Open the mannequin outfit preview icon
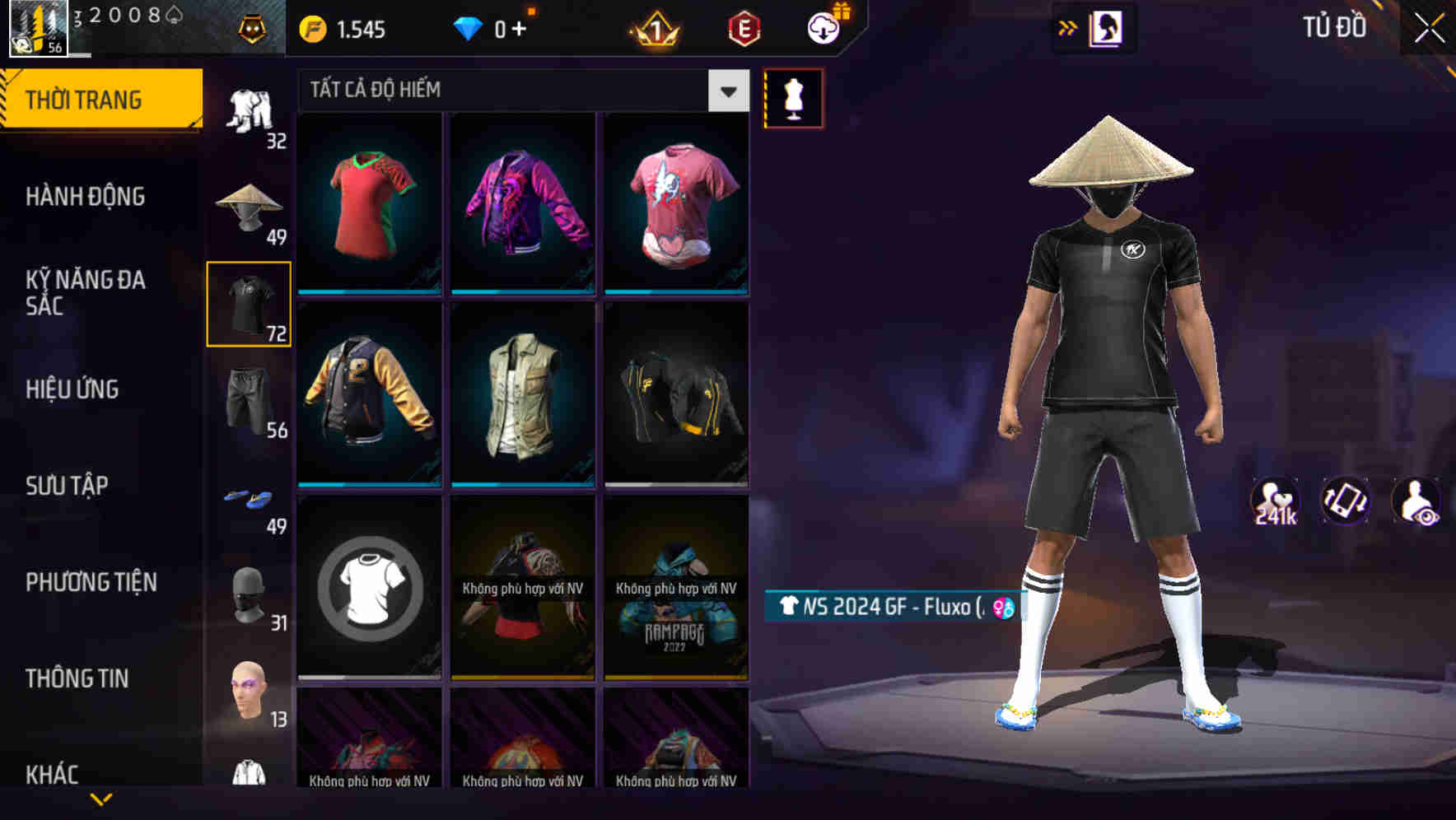Image resolution: width=1456 pixels, height=820 pixels. [x=793, y=97]
